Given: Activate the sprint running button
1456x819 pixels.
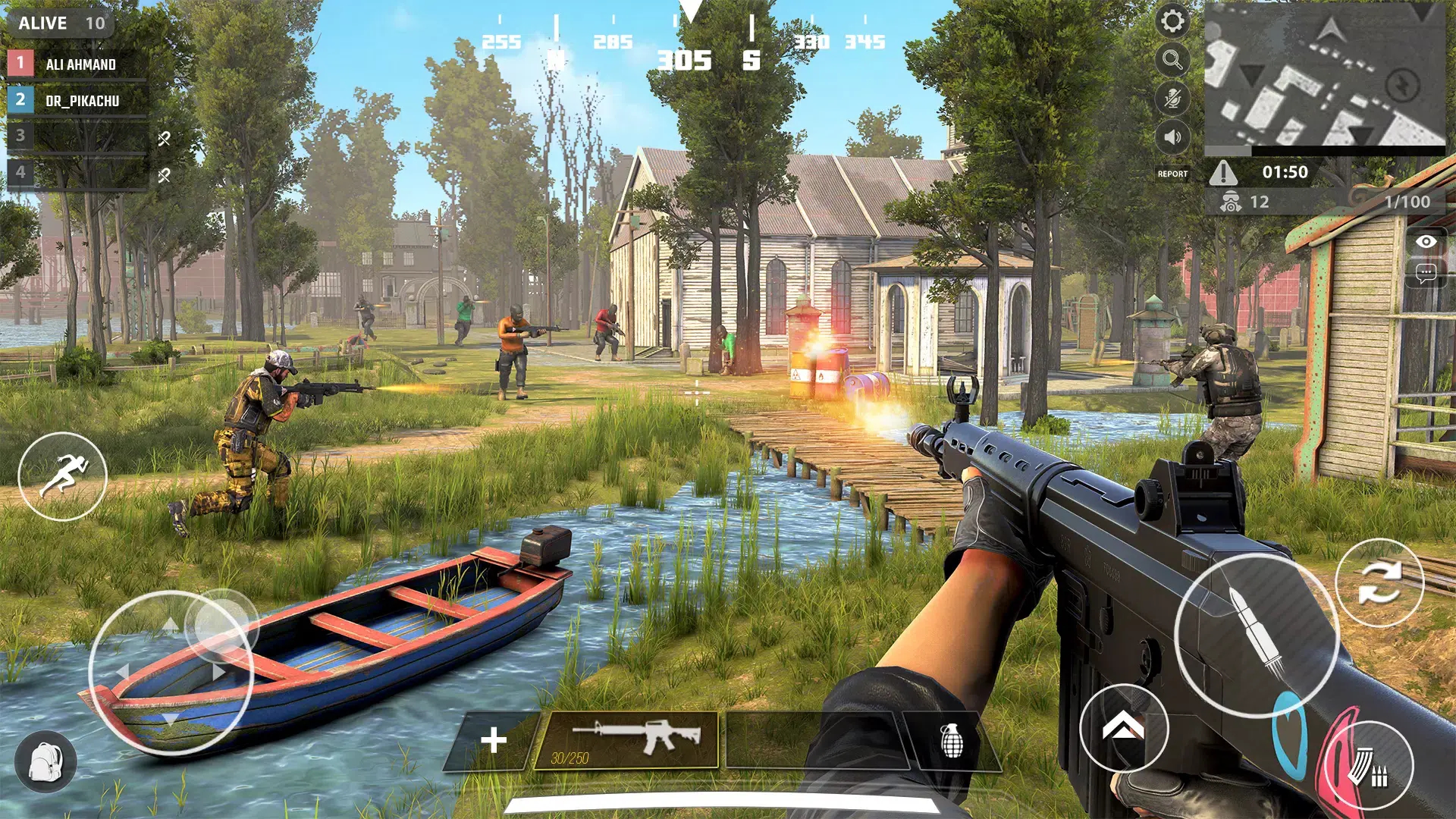Looking at the screenshot, I should (62, 475).
